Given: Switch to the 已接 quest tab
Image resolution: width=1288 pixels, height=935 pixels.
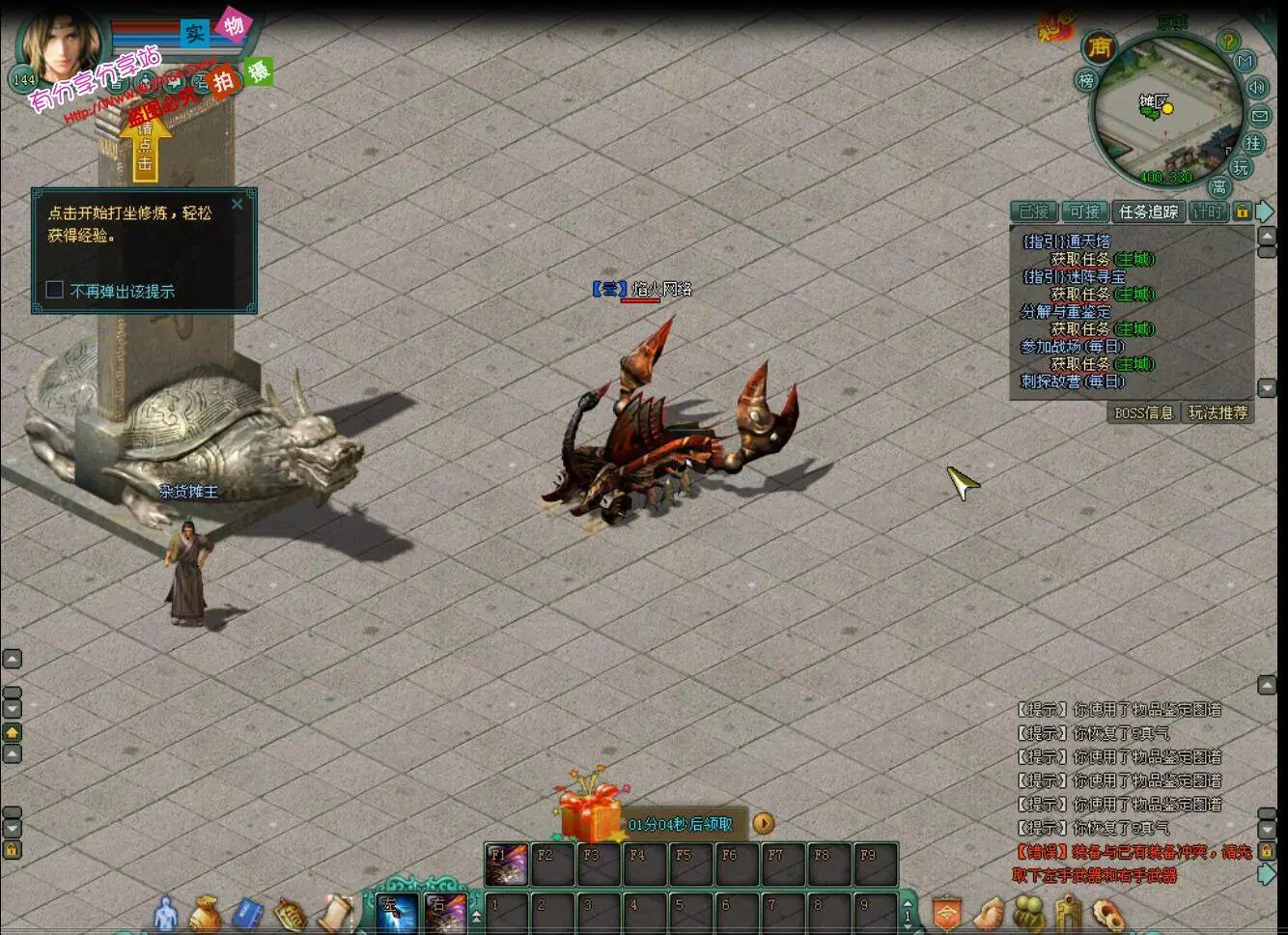Looking at the screenshot, I should click(1033, 212).
